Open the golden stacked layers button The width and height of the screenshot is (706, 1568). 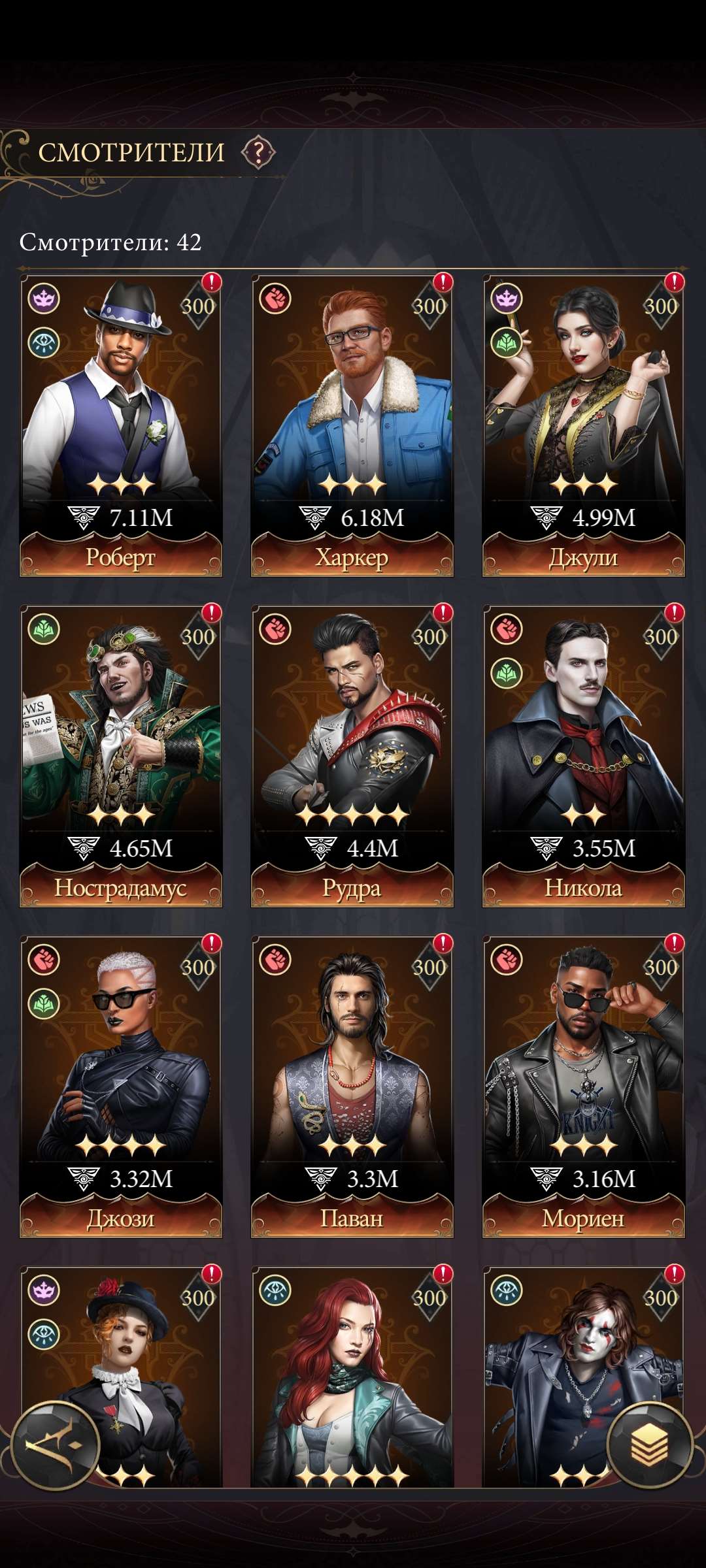tap(649, 1445)
